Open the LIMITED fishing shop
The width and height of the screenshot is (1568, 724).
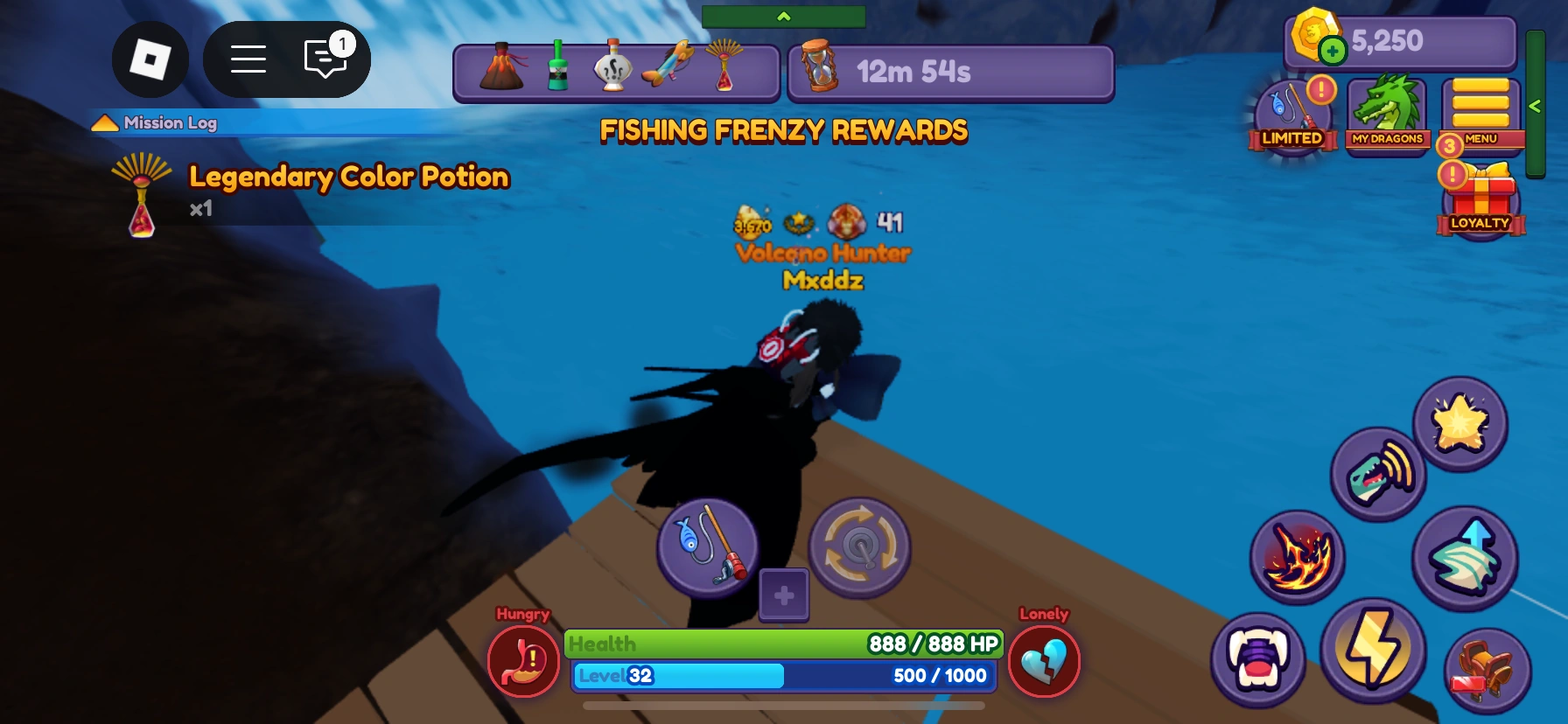pos(1292,114)
